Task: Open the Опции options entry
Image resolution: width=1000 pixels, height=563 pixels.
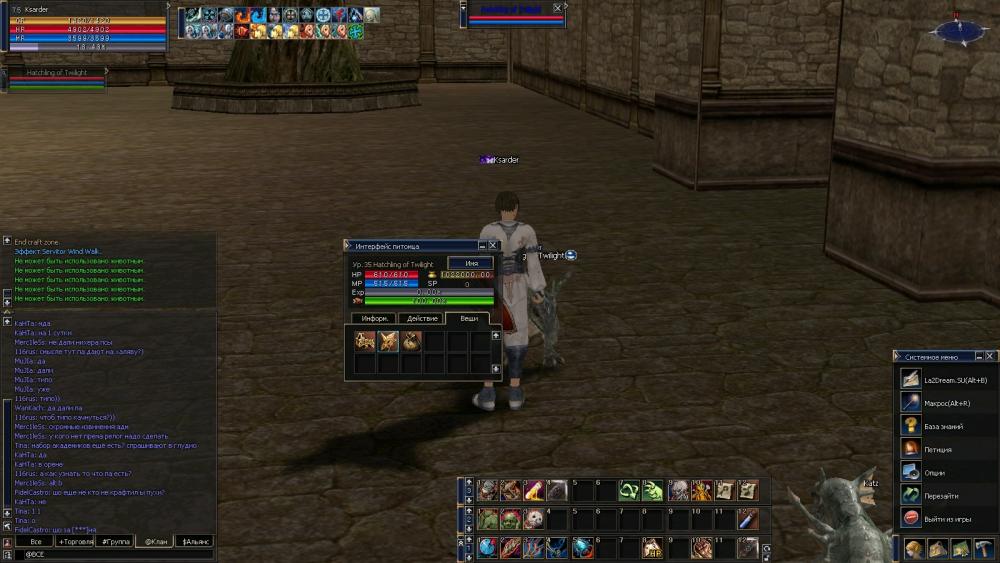Action: (x=936, y=473)
